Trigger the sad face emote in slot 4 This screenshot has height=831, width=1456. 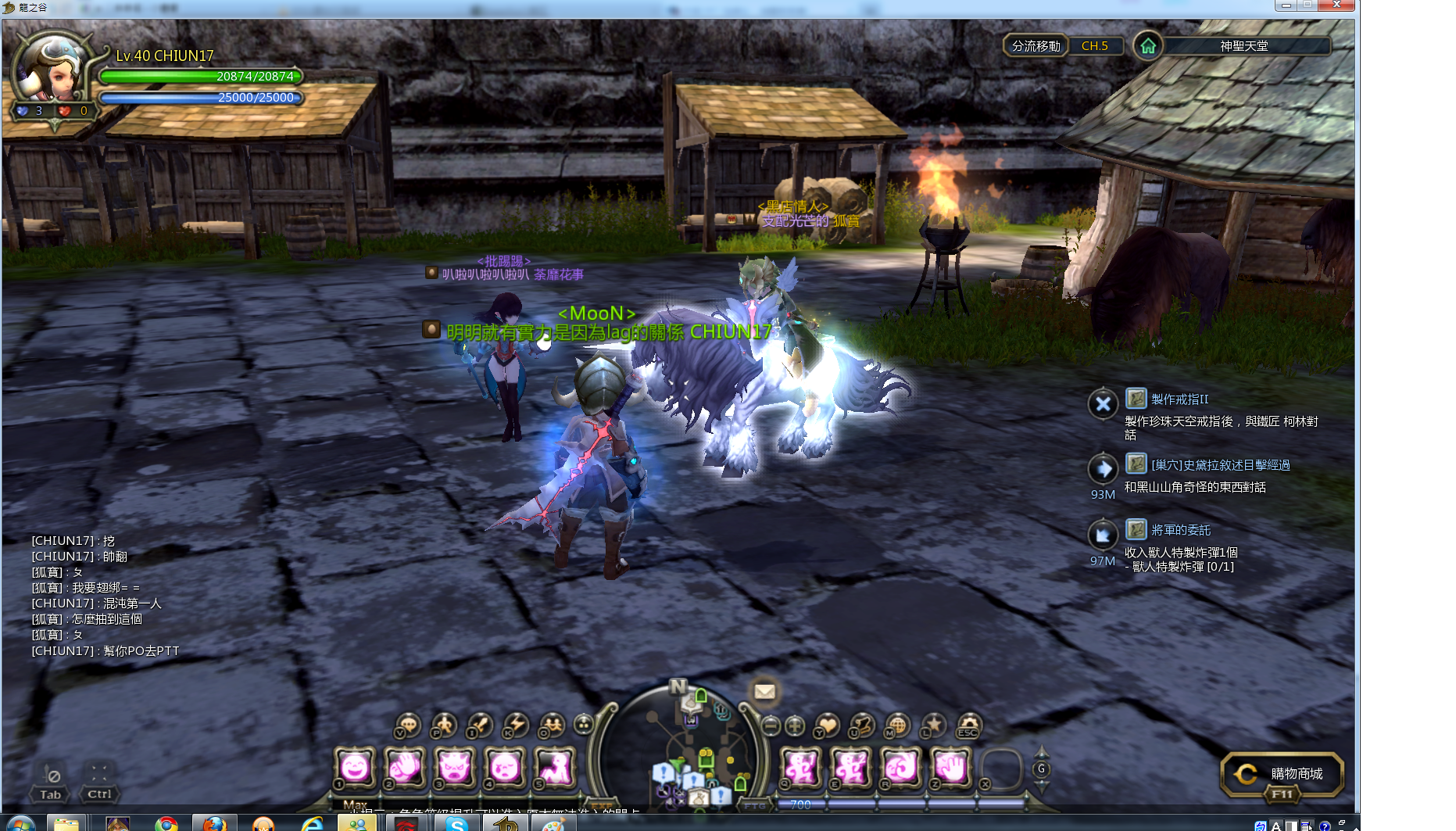[x=505, y=767]
